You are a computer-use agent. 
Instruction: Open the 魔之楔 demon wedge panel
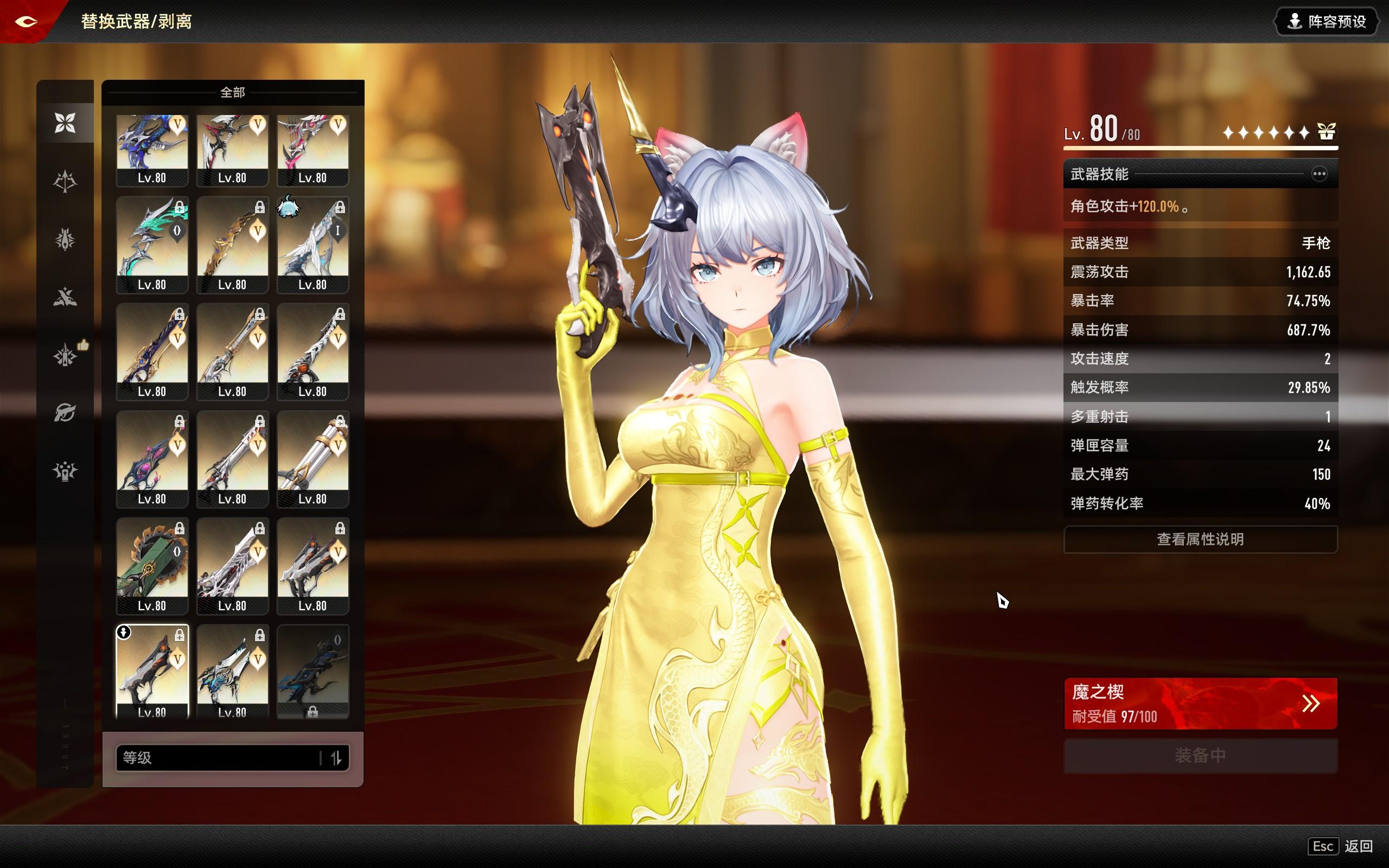[x=1200, y=703]
